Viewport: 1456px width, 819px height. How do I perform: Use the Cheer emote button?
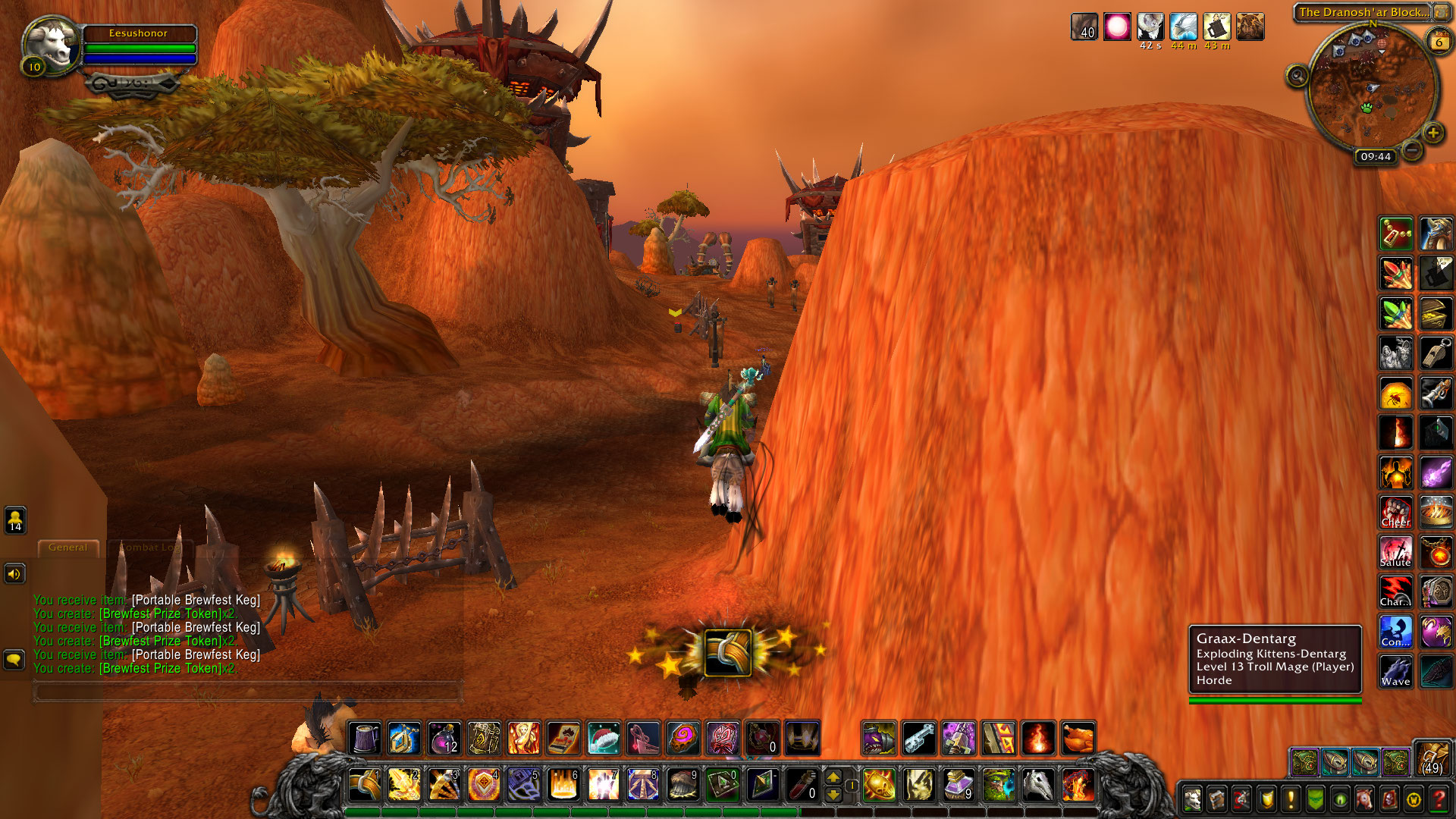pyautogui.click(x=1395, y=513)
